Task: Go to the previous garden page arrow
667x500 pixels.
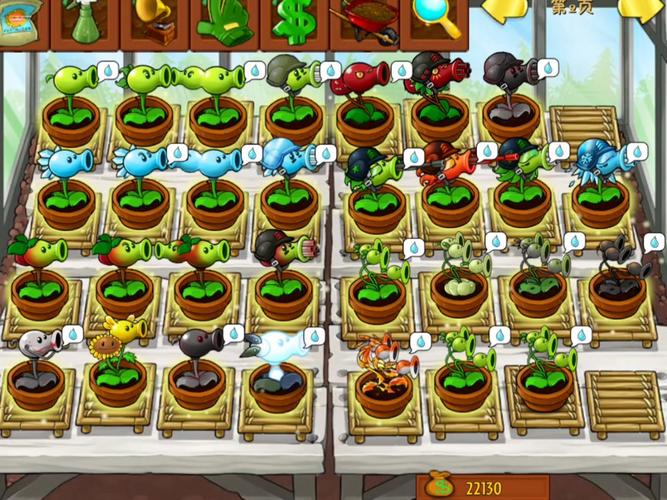Action: [506, 10]
